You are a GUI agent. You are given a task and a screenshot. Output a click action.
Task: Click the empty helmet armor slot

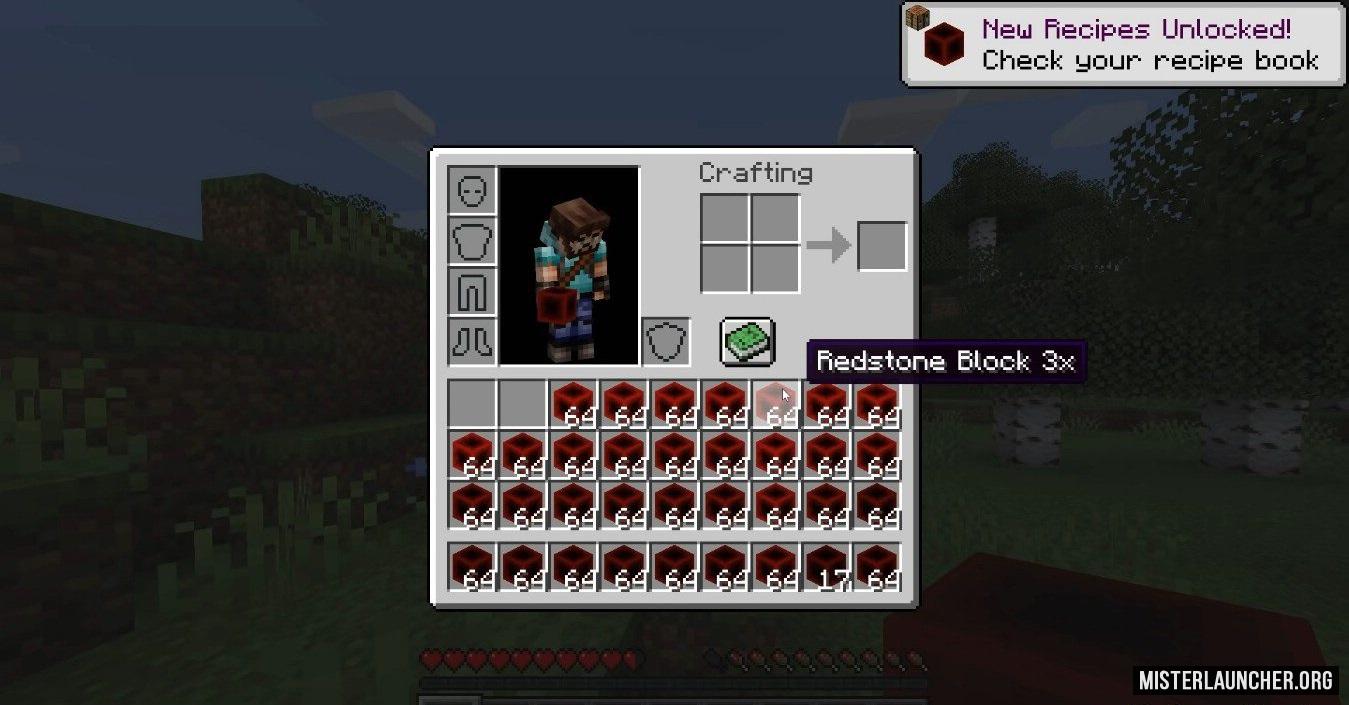coord(472,190)
